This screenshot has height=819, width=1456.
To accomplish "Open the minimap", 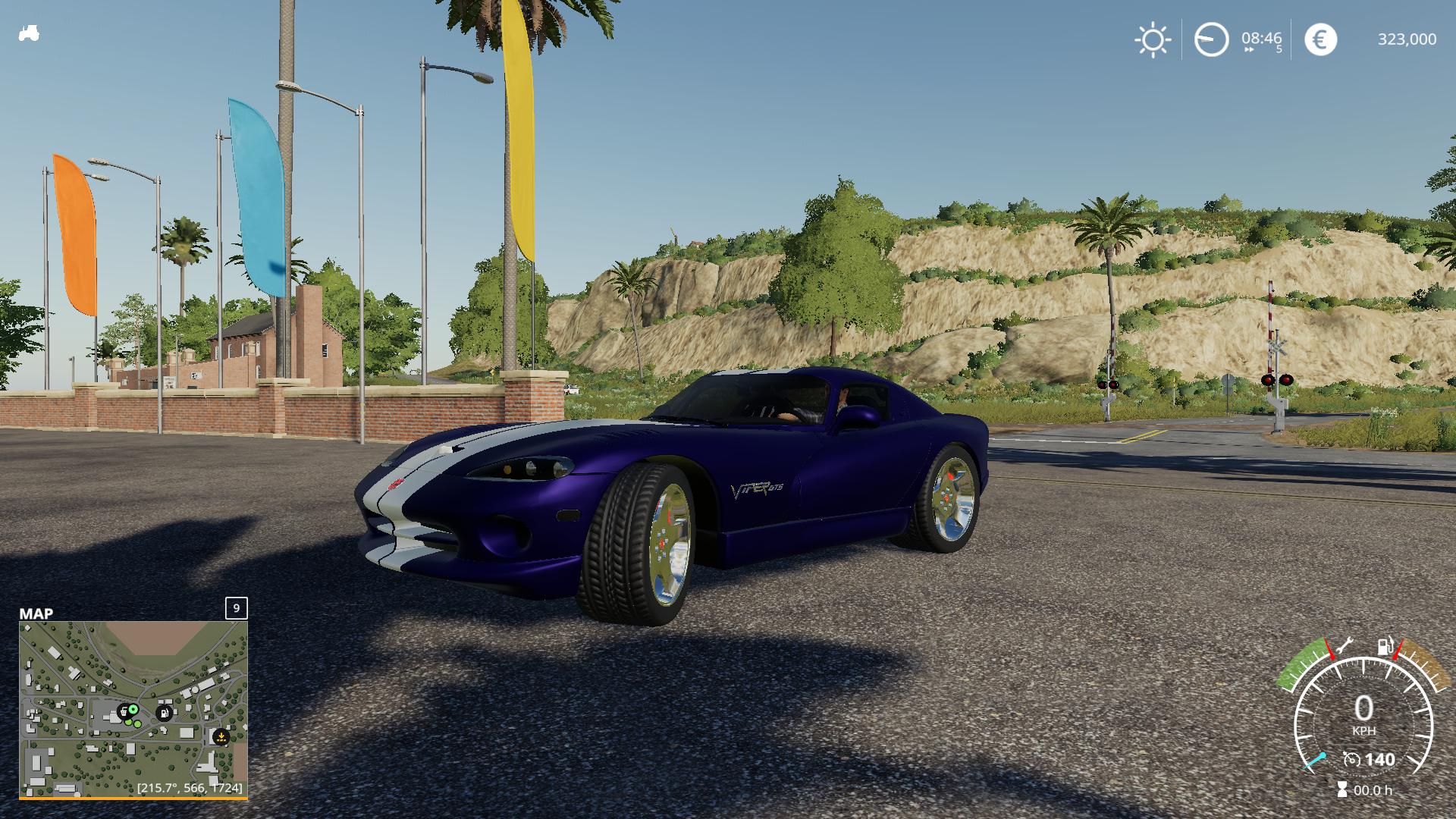I will [x=133, y=708].
